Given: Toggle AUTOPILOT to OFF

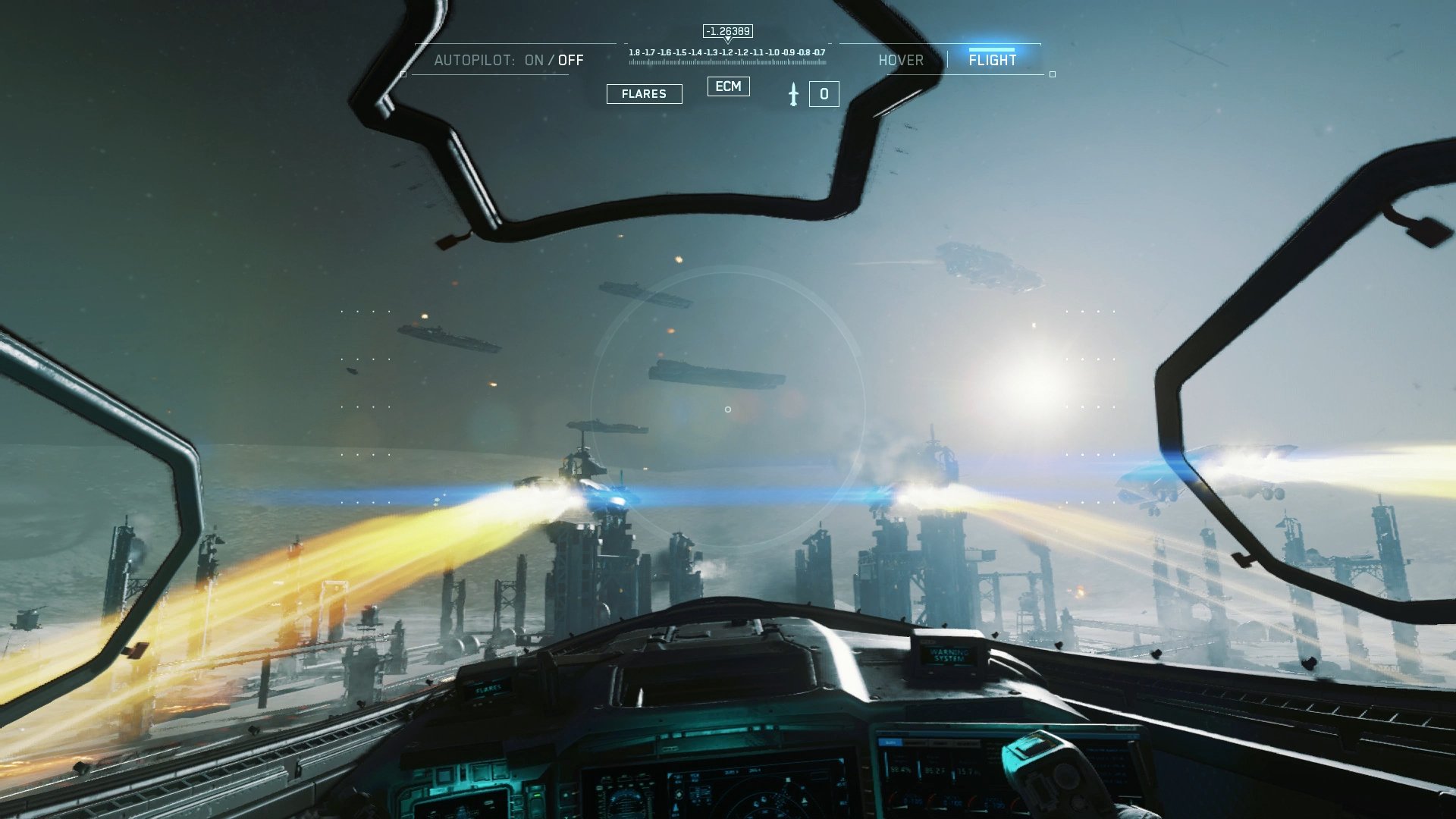Looking at the screenshot, I should tap(569, 61).
